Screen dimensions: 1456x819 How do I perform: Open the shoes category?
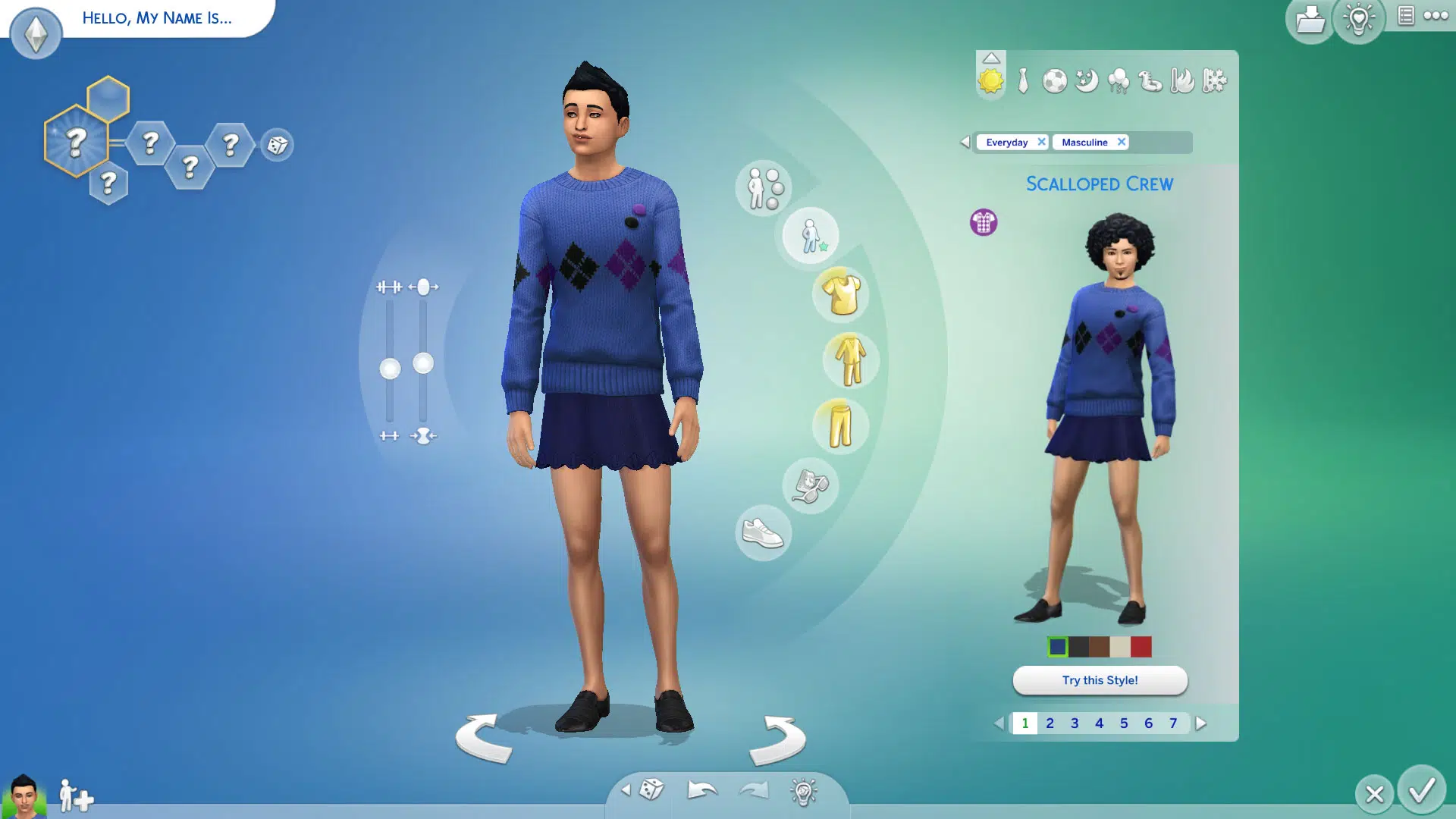click(x=763, y=533)
